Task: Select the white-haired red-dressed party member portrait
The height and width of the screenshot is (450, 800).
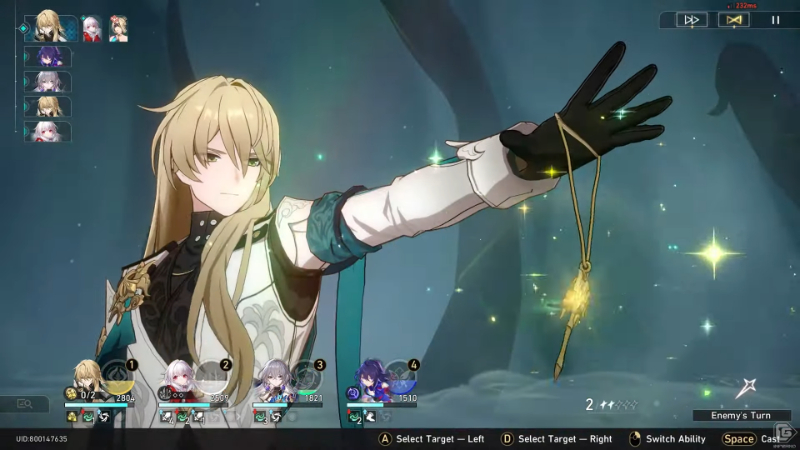Action: (180, 377)
